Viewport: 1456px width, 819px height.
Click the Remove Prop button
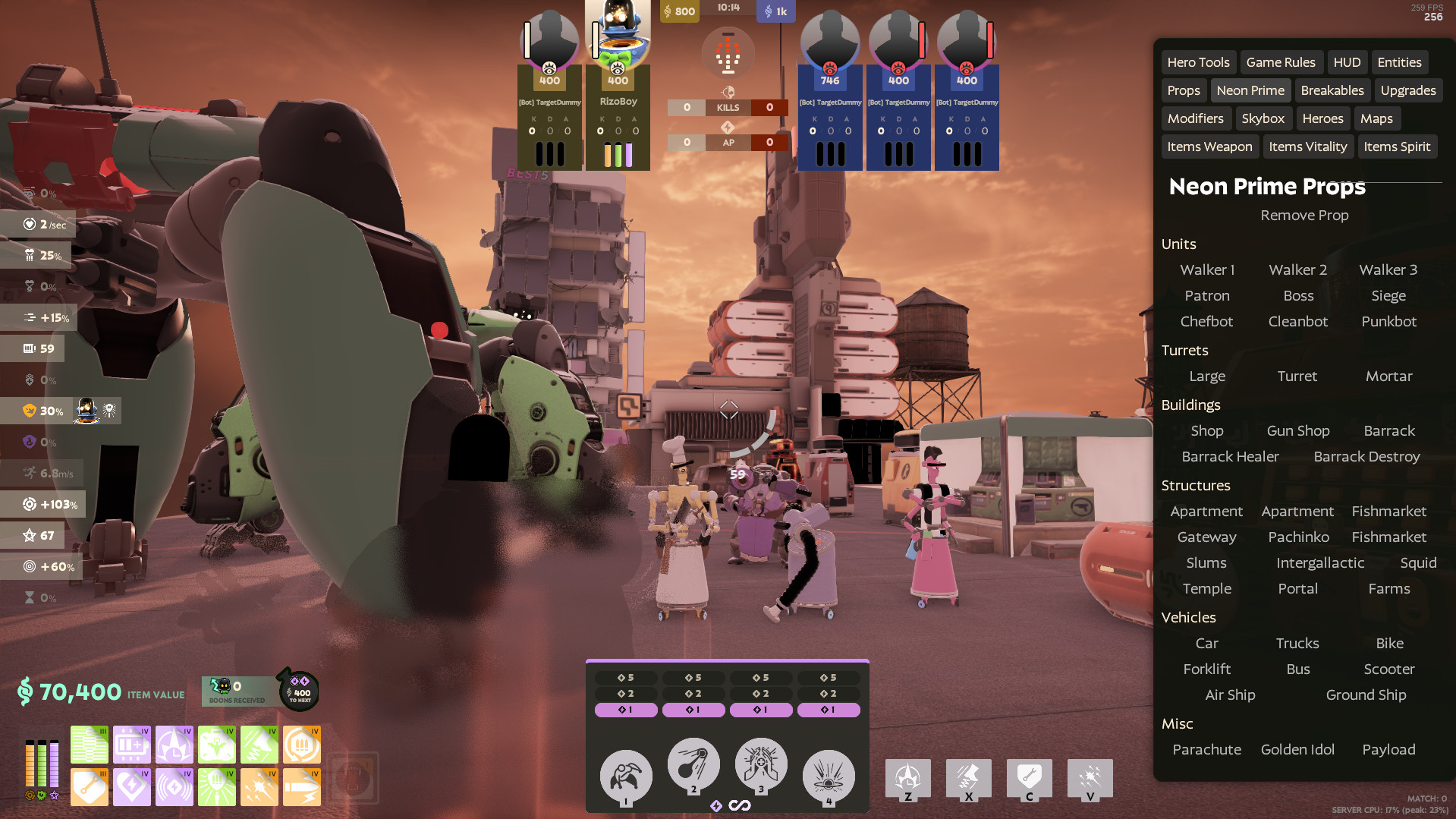[x=1303, y=216]
